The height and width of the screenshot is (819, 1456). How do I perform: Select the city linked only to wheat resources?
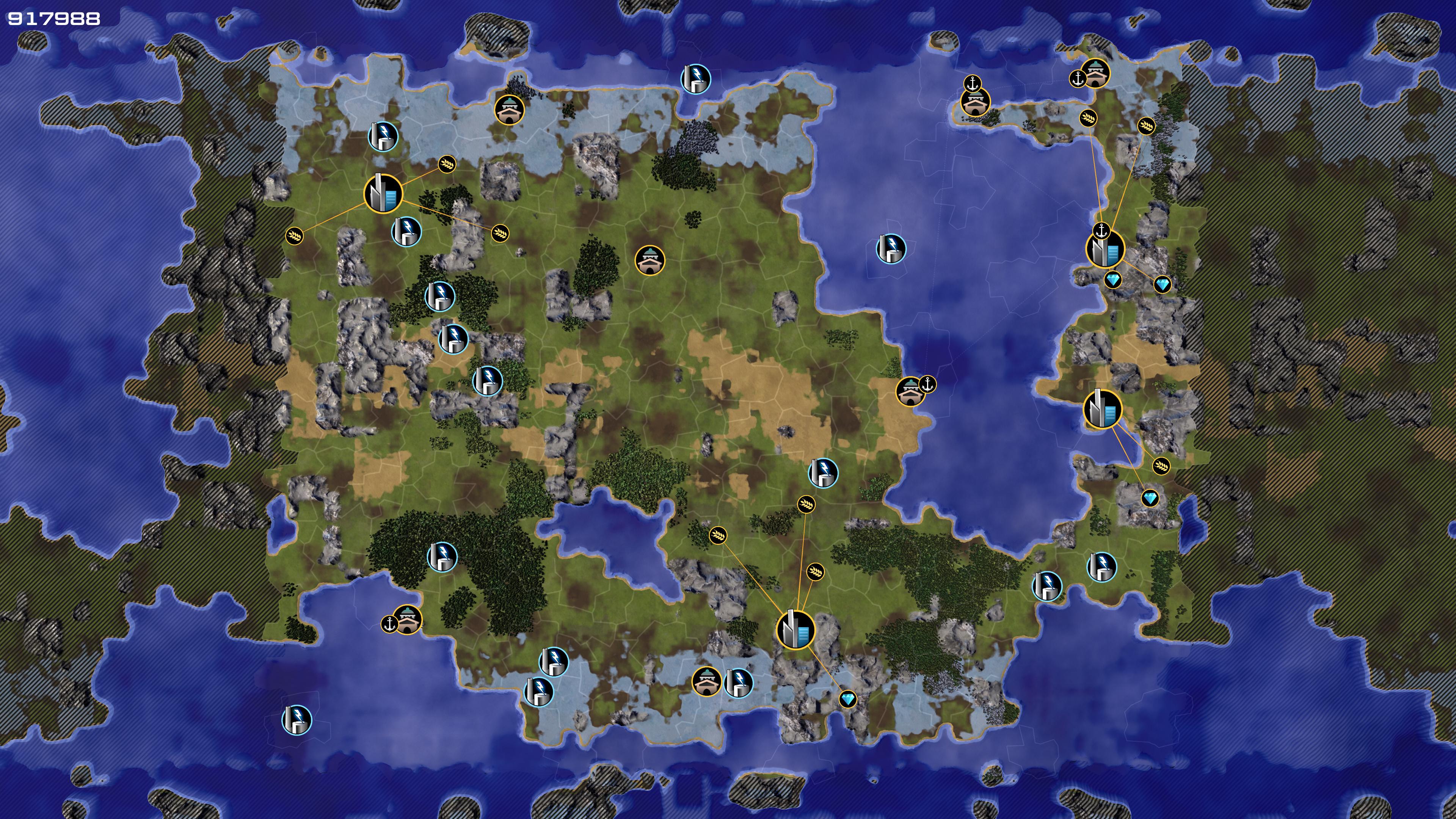click(x=383, y=194)
